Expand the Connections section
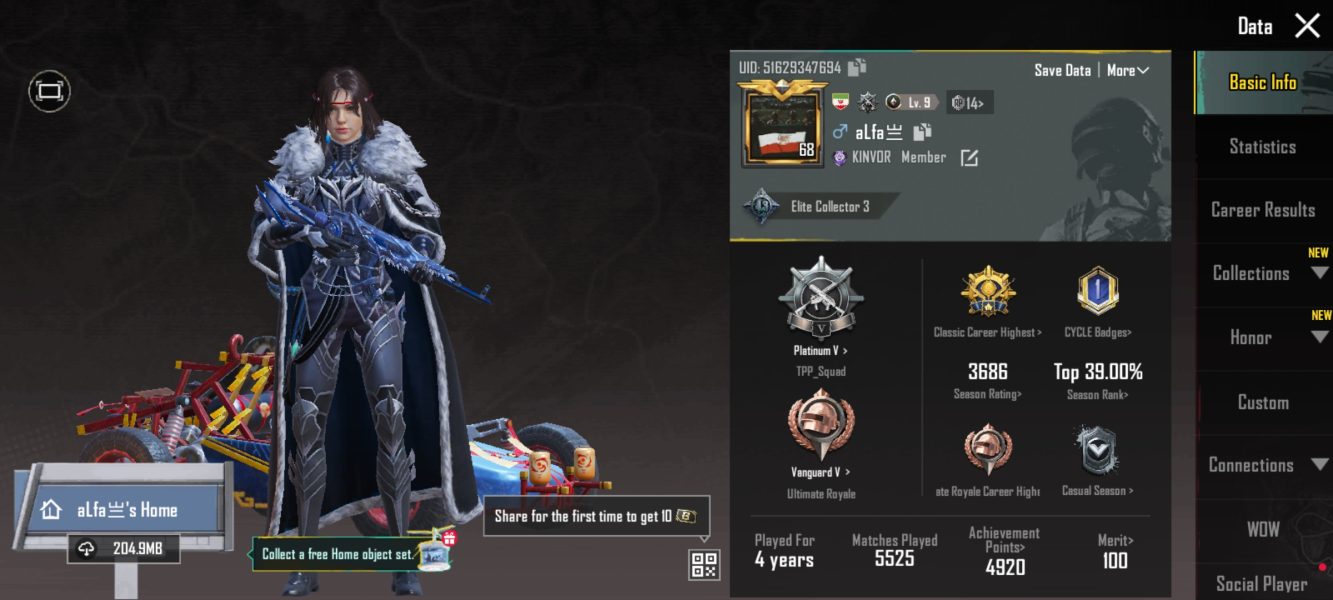Viewport: 1333px width, 600px height. point(1262,465)
